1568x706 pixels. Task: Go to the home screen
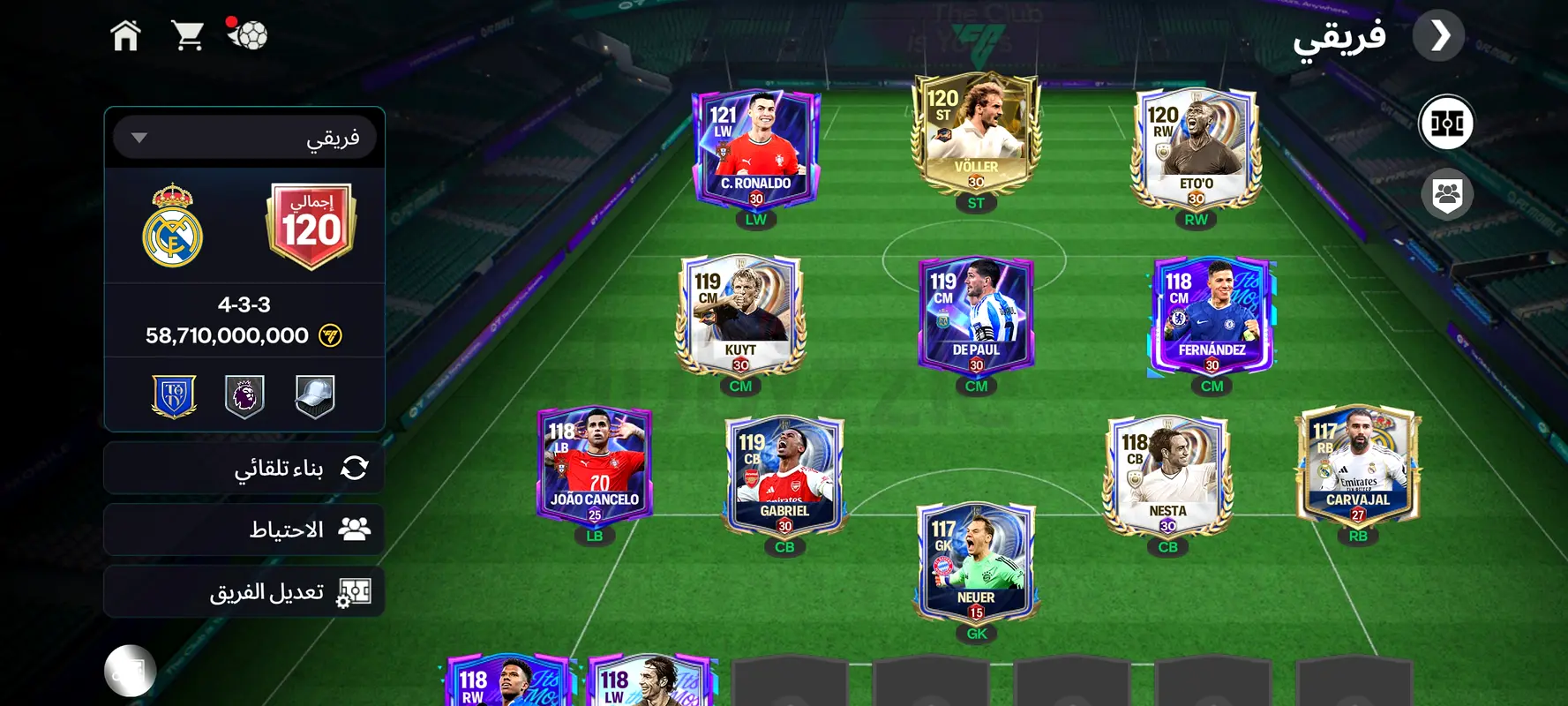click(x=125, y=36)
